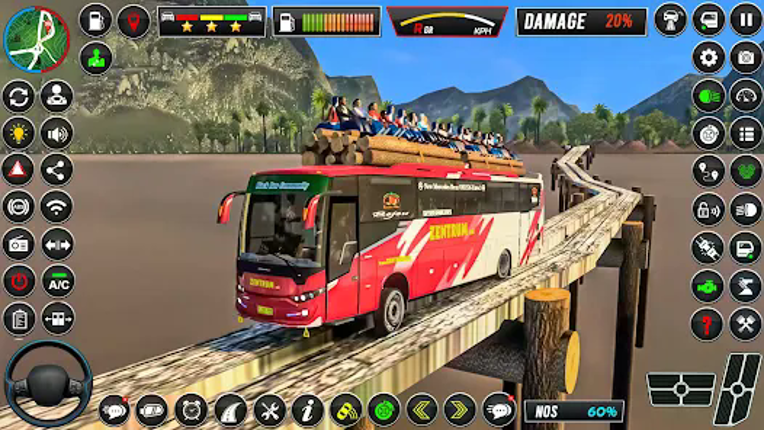Open the gear settings button
The height and width of the screenshot is (430, 764).
tap(709, 57)
